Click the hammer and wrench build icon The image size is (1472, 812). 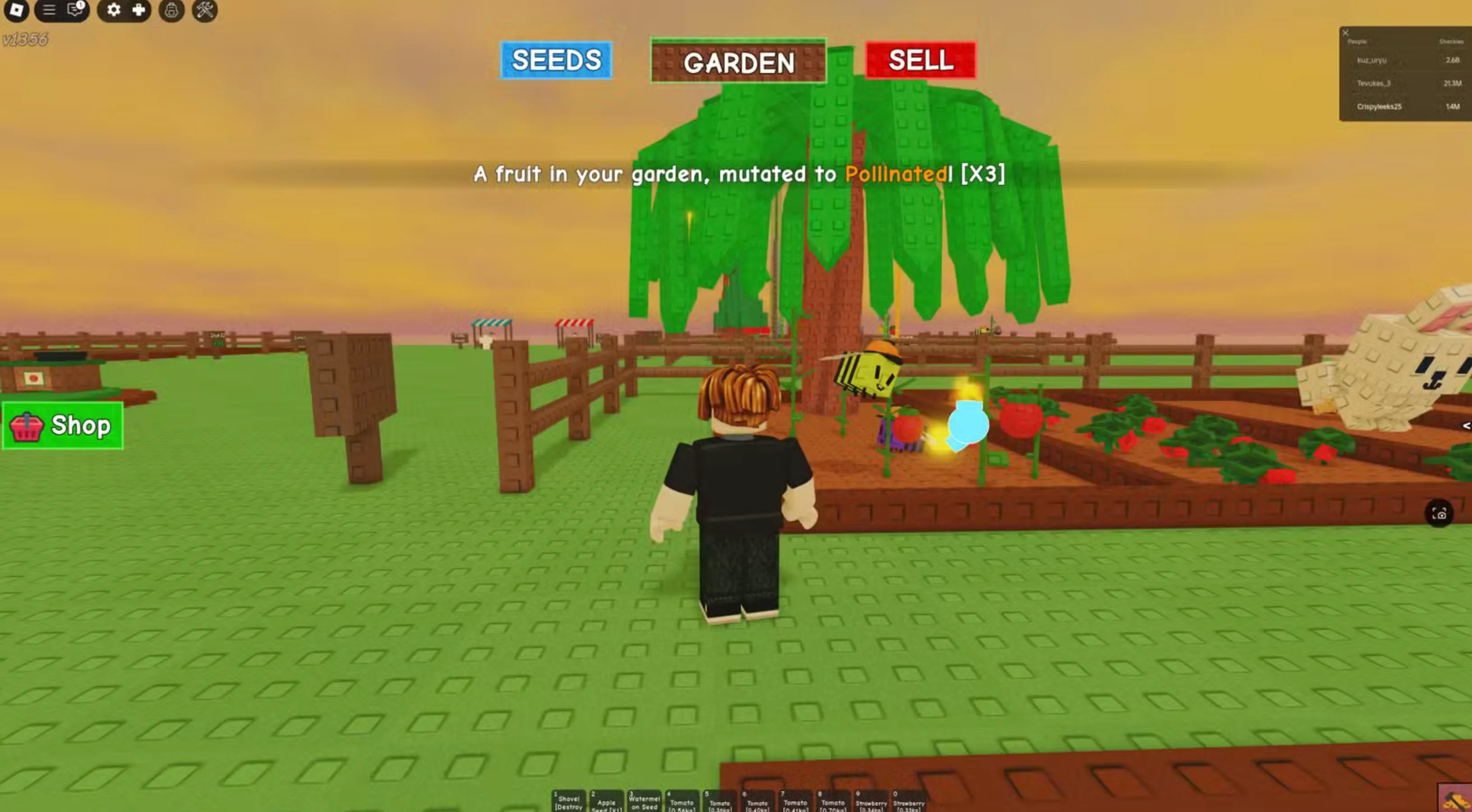coord(204,11)
